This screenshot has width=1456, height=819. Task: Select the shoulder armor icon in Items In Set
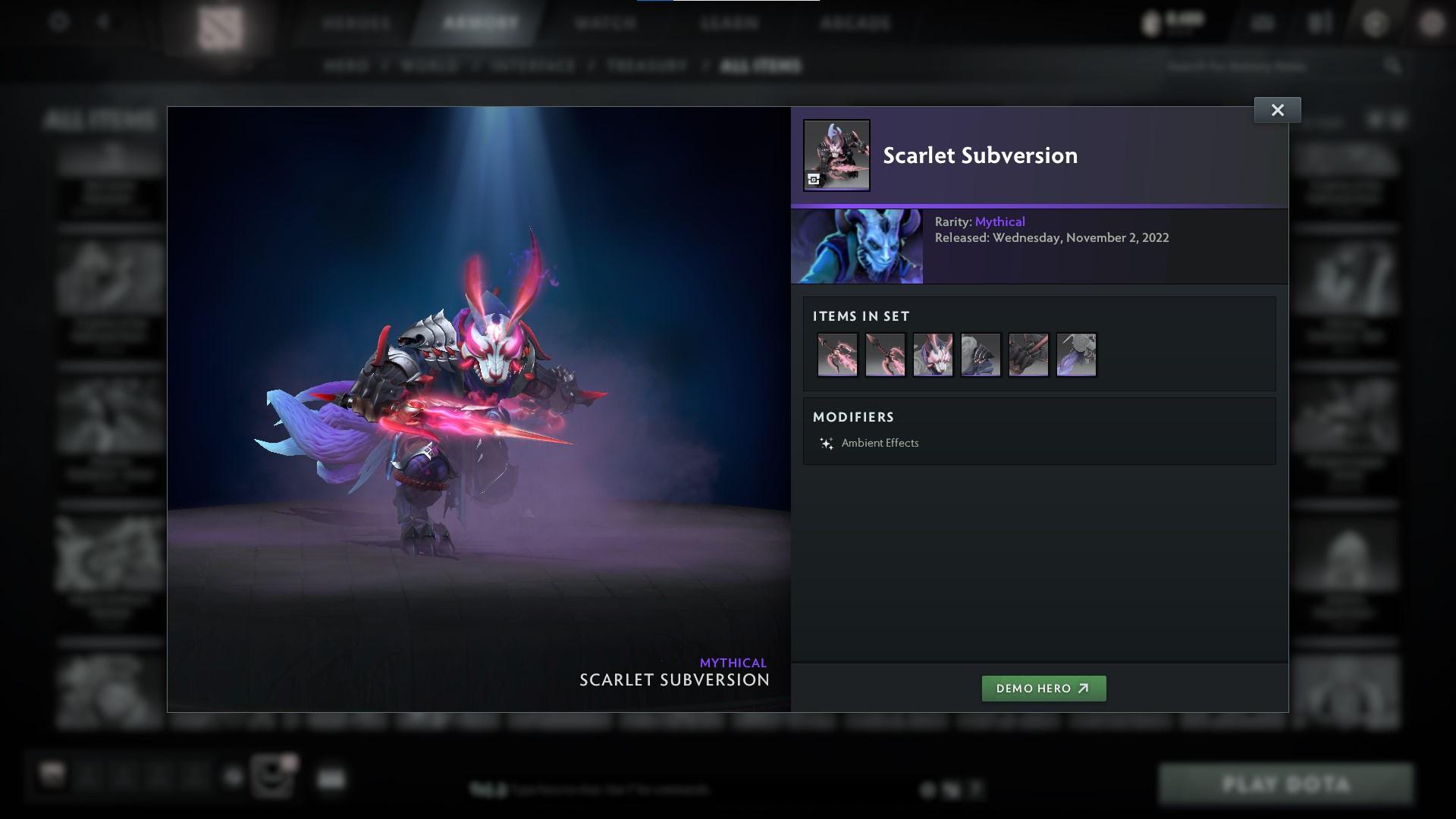click(x=981, y=355)
